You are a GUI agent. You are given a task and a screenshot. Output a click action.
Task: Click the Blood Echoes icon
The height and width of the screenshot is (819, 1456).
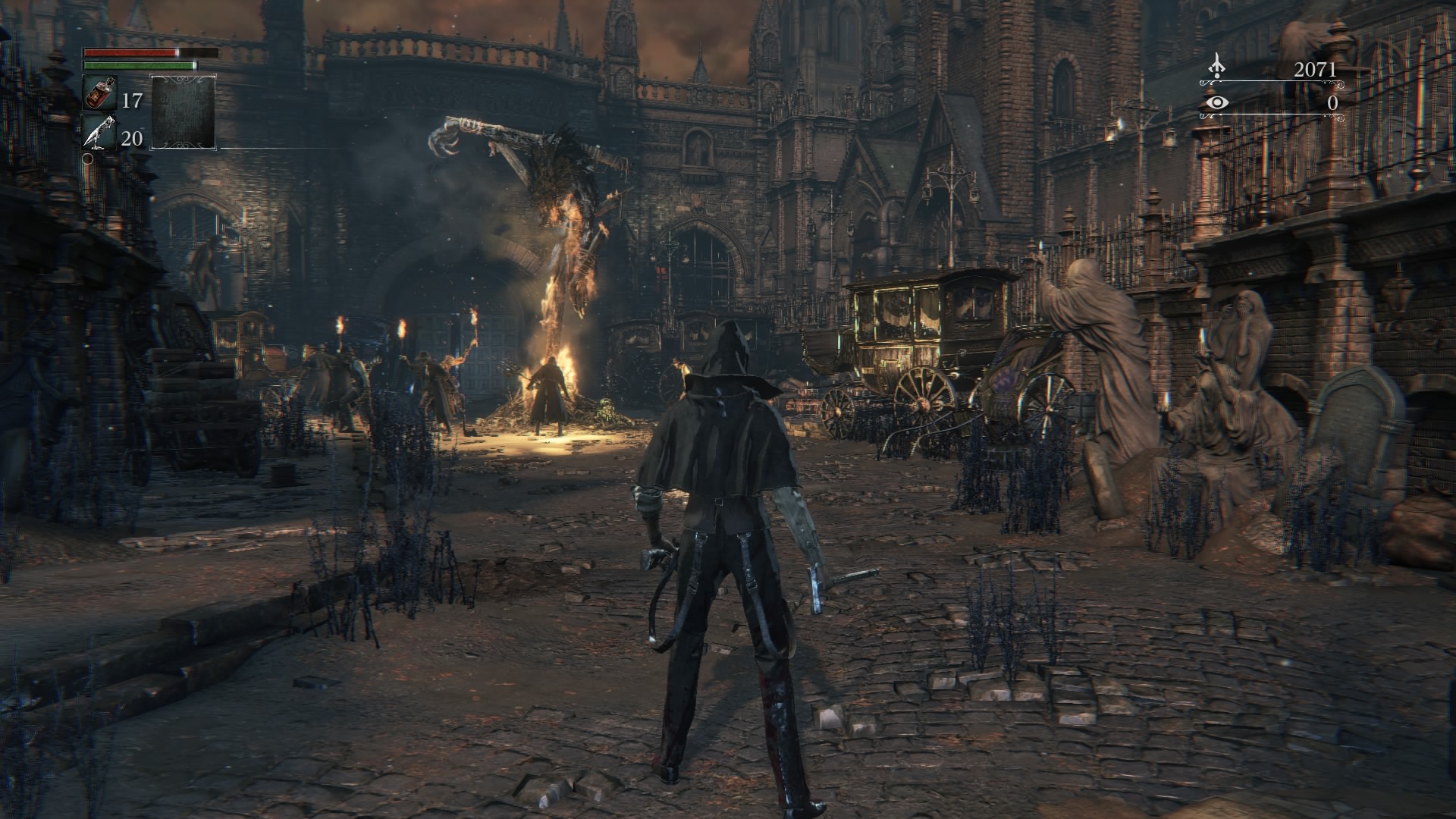[x=1217, y=67]
